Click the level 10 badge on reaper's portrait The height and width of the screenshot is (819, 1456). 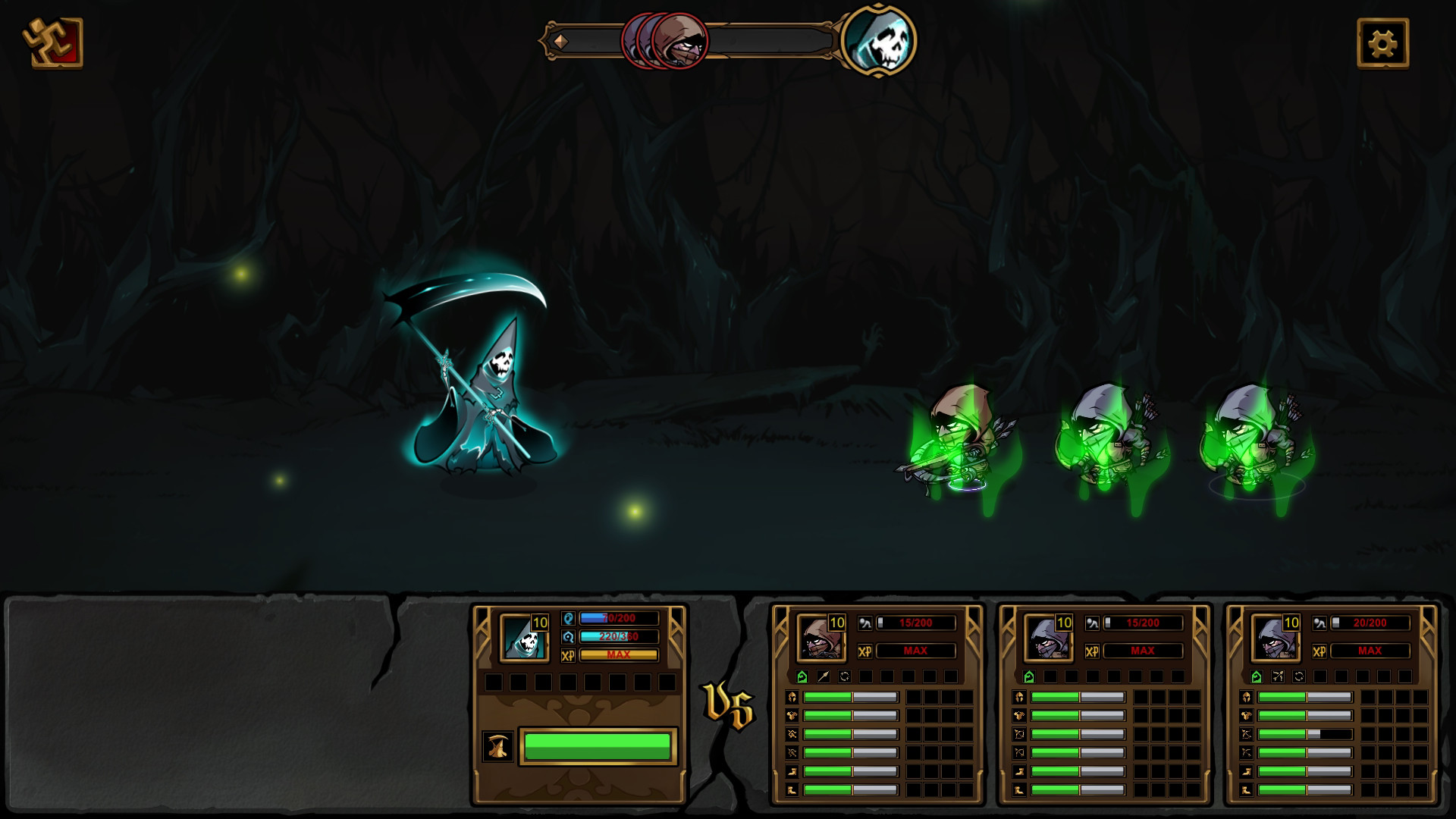pyautogui.click(x=540, y=620)
